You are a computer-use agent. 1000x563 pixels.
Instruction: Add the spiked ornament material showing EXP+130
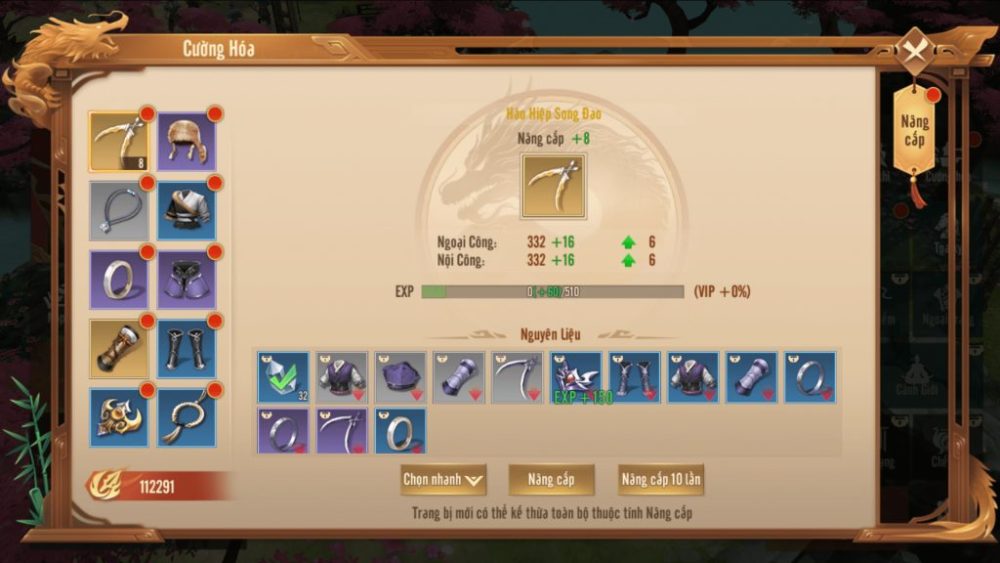[576, 378]
